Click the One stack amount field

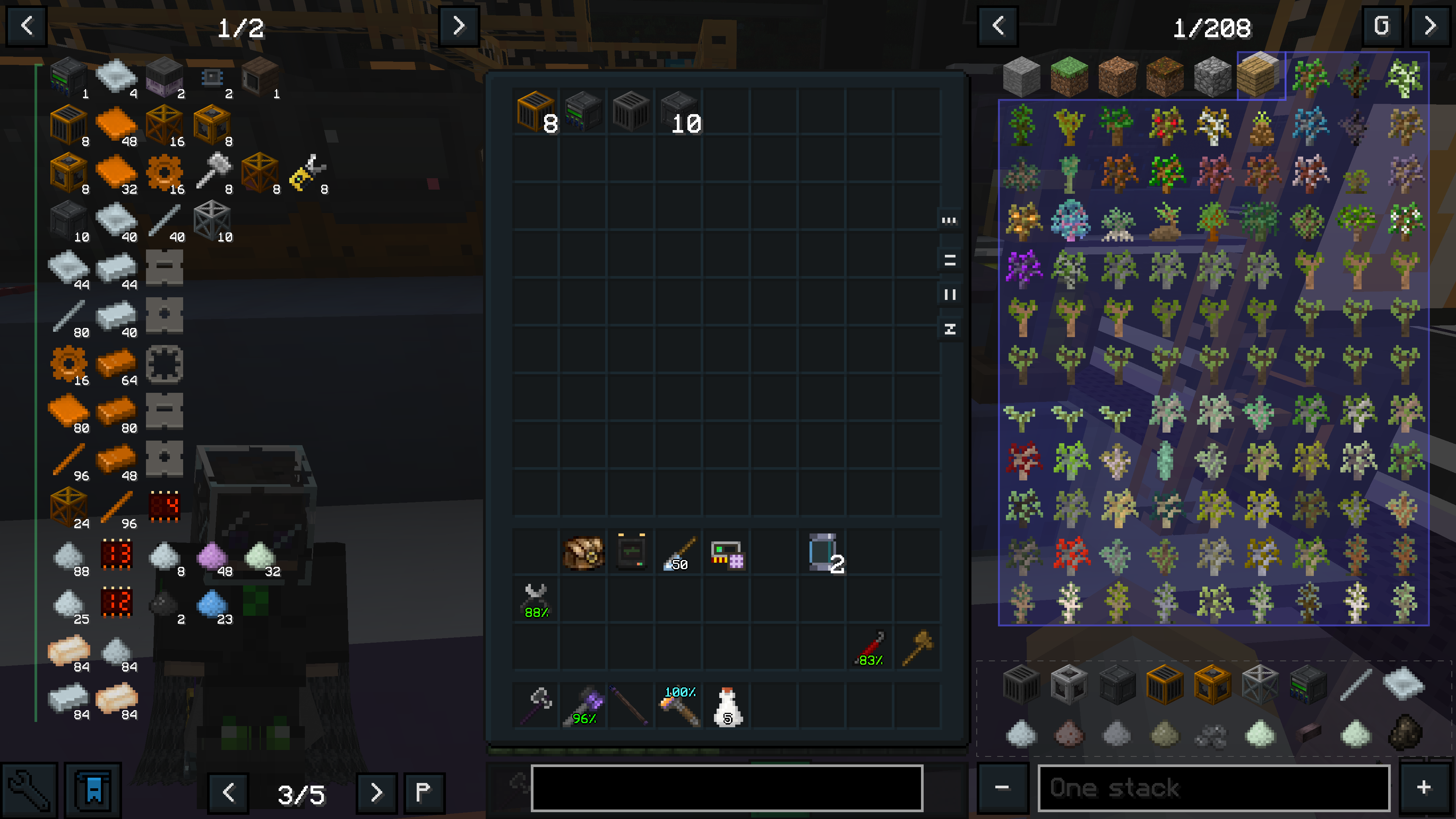click(x=1213, y=788)
